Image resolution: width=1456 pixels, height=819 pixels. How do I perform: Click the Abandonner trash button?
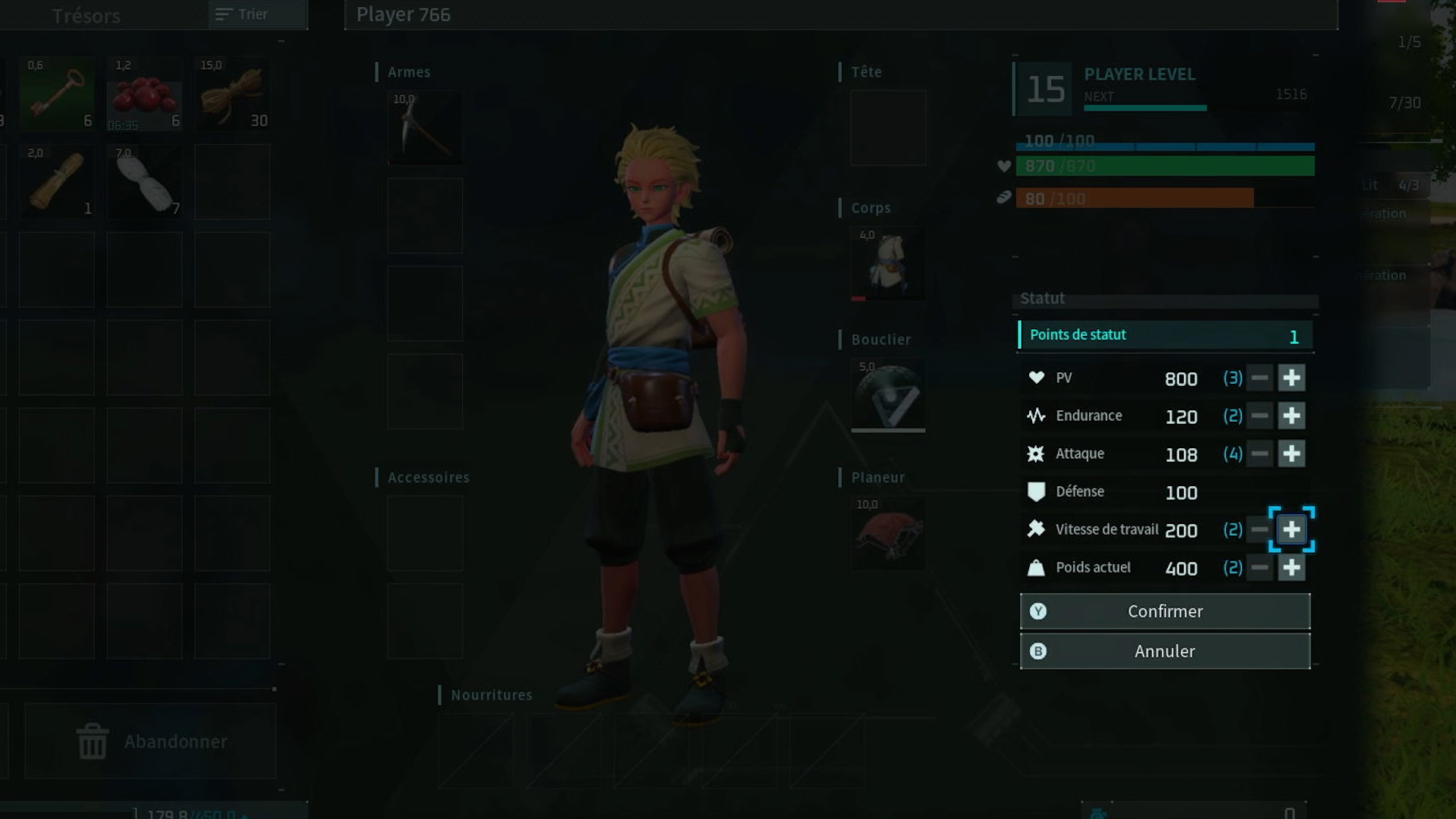point(150,741)
